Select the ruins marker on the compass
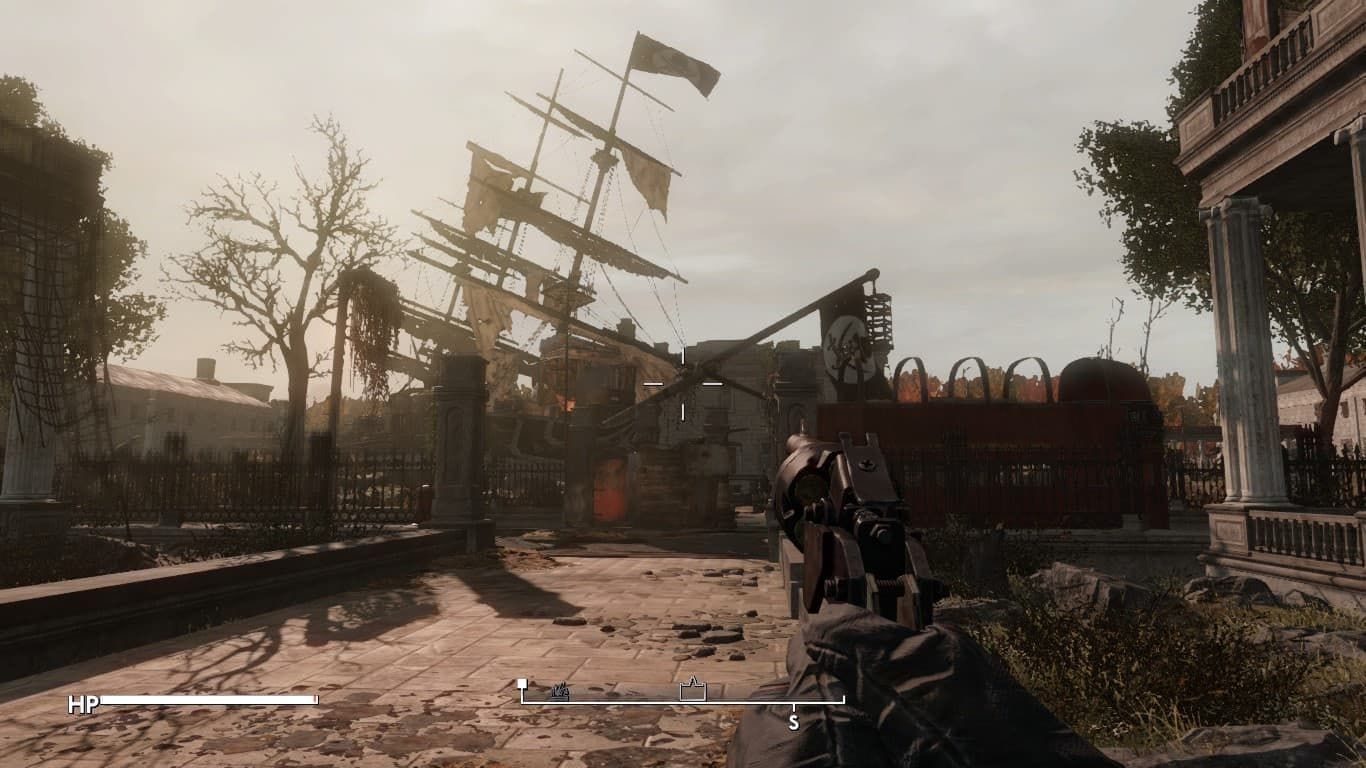 [560, 692]
